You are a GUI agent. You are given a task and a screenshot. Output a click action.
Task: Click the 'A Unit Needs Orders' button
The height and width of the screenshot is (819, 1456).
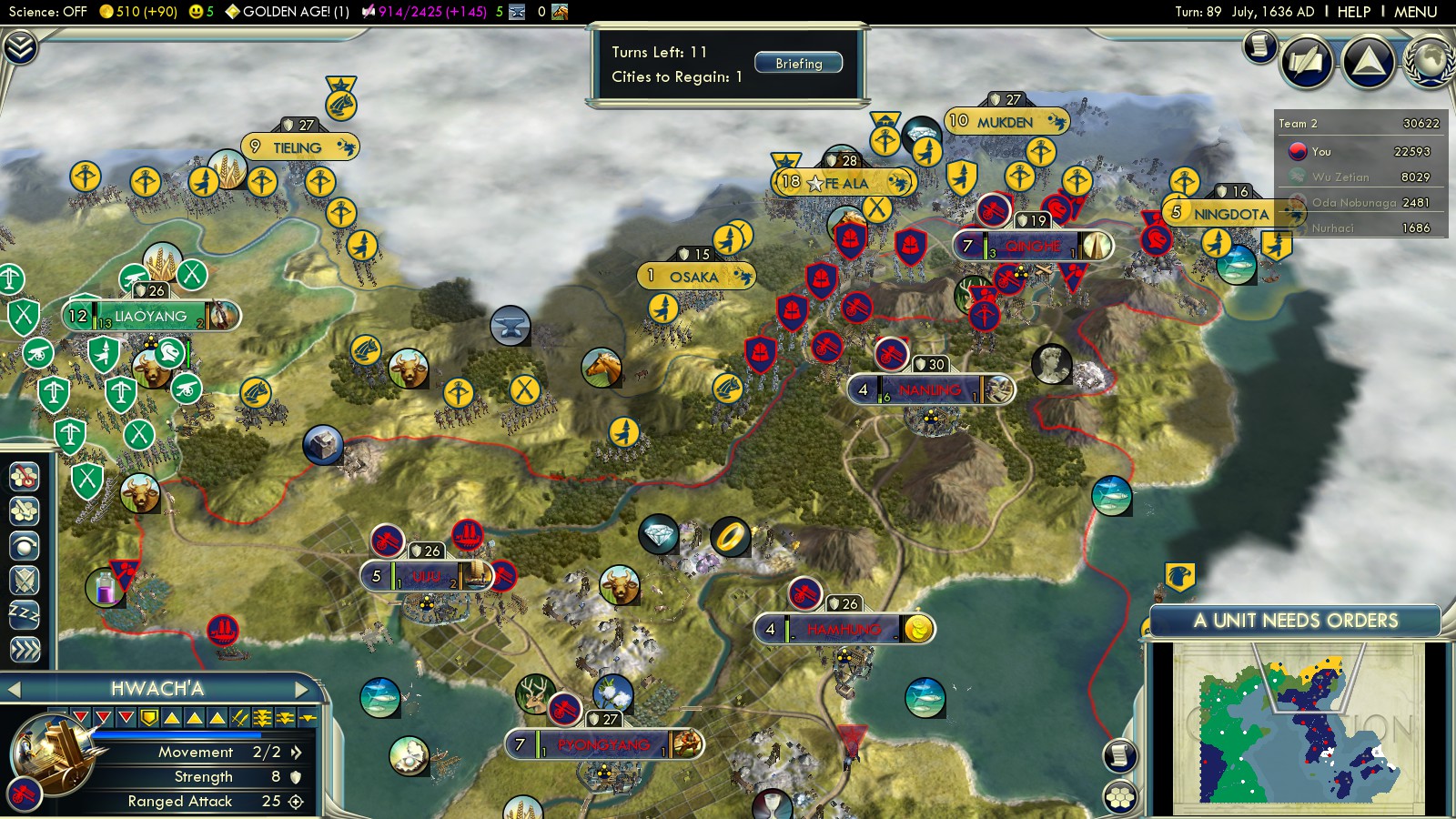coord(1295,621)
